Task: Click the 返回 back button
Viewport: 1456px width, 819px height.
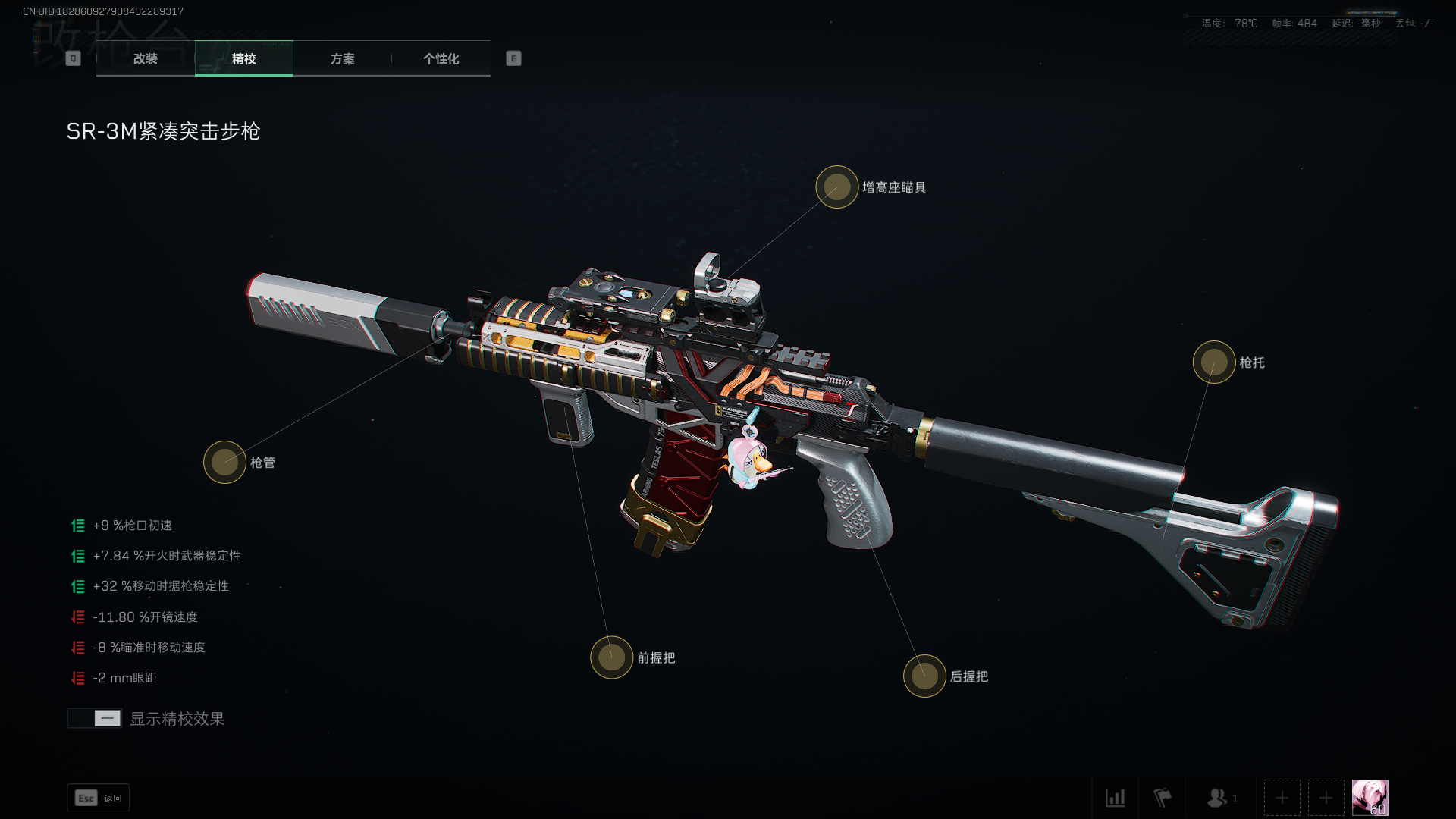Action: pyautogui.click(x=99, y=798)
